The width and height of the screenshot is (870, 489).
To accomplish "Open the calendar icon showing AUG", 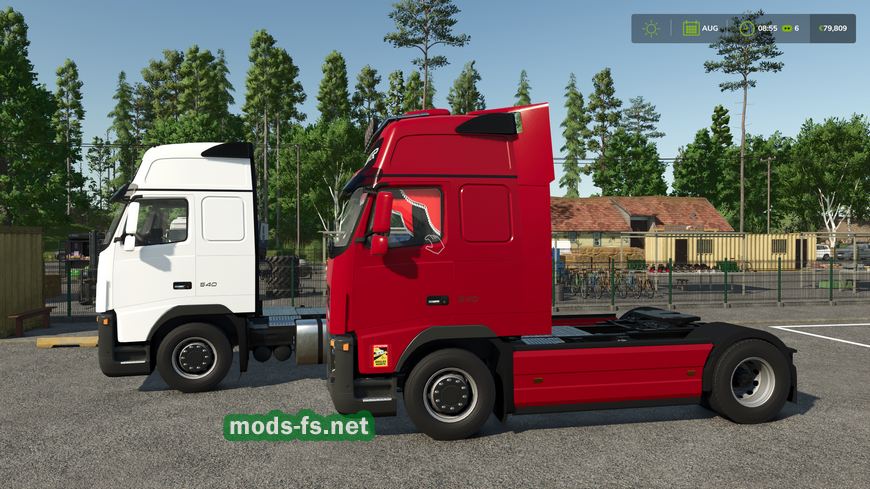I will pos(691,28).
